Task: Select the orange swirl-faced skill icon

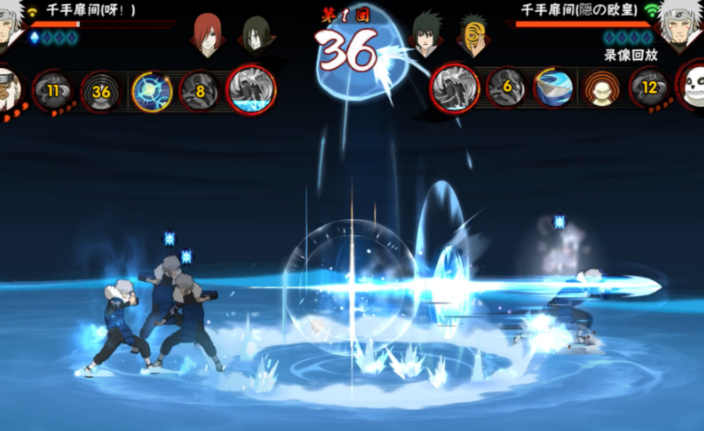Action: (601, 89)
